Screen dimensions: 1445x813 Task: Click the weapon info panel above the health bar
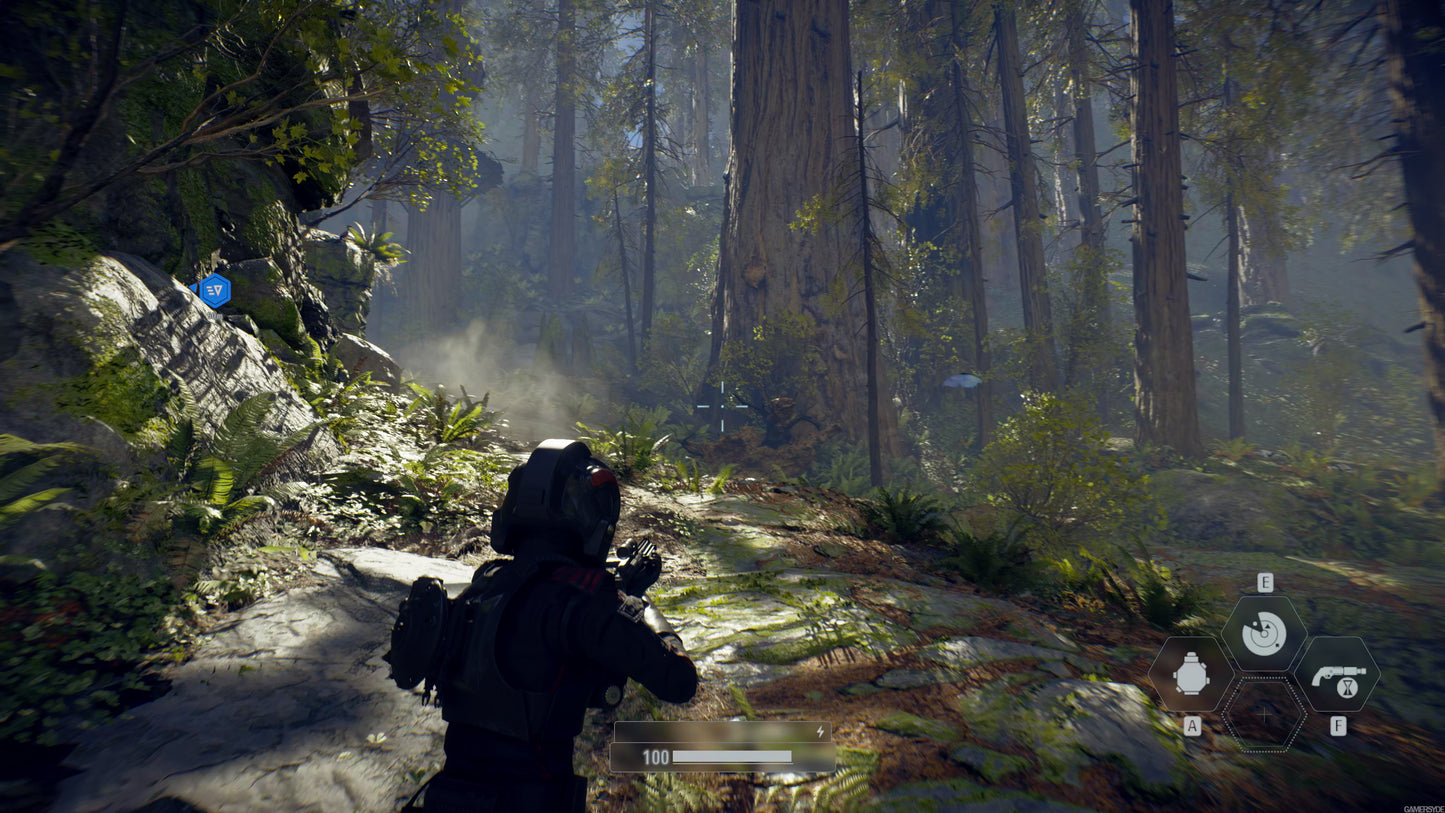721,730
